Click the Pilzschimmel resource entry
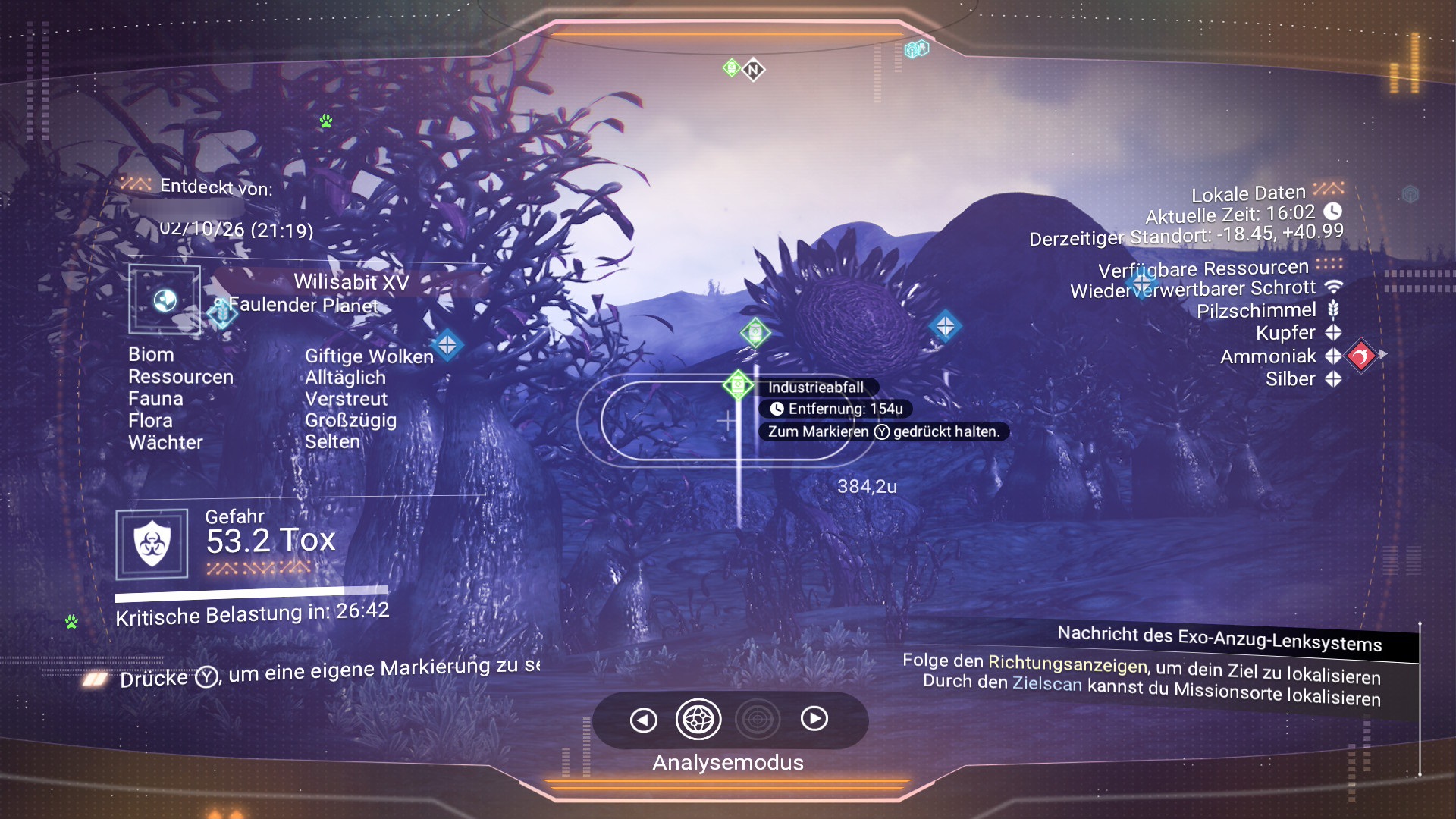This screenshot has height=819, width=1456. (1257, 310)
